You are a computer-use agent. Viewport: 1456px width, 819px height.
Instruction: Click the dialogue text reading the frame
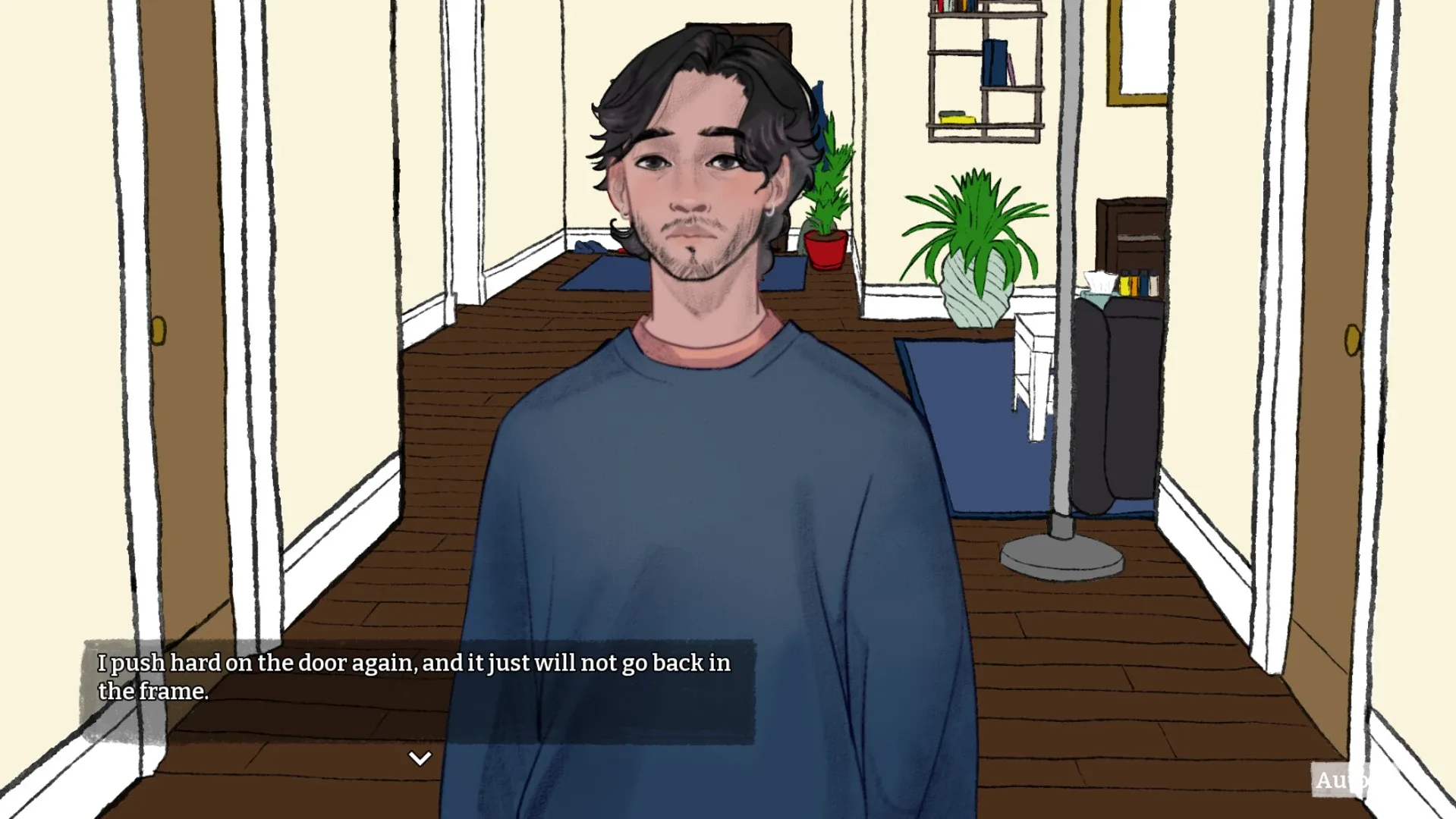coord(152,692)
